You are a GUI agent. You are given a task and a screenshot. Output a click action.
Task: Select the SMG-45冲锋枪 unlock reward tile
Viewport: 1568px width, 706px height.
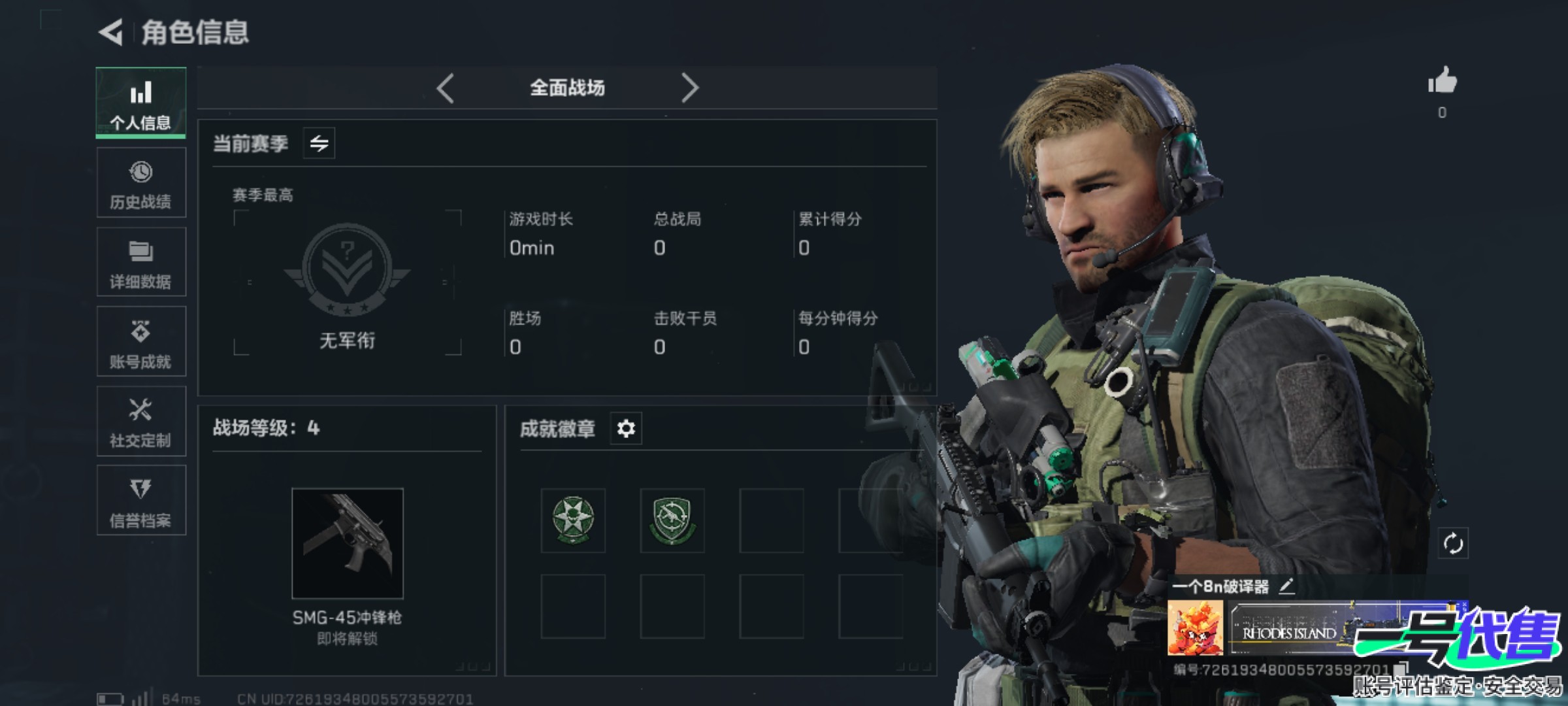click(x=347, y=543)
